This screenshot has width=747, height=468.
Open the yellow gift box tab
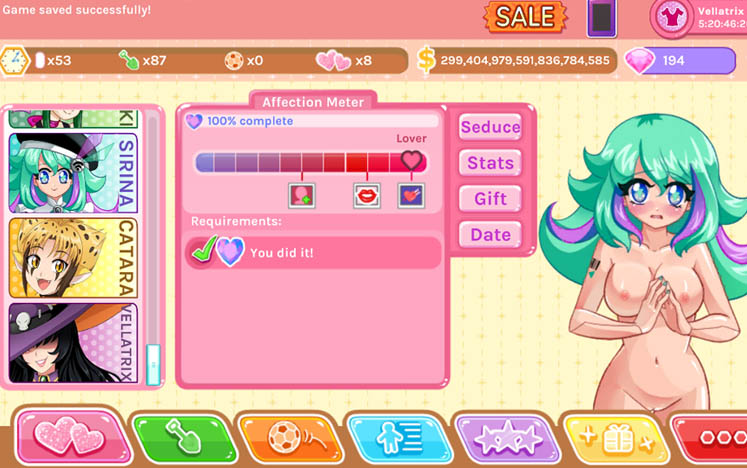click(x=611, y=438)
